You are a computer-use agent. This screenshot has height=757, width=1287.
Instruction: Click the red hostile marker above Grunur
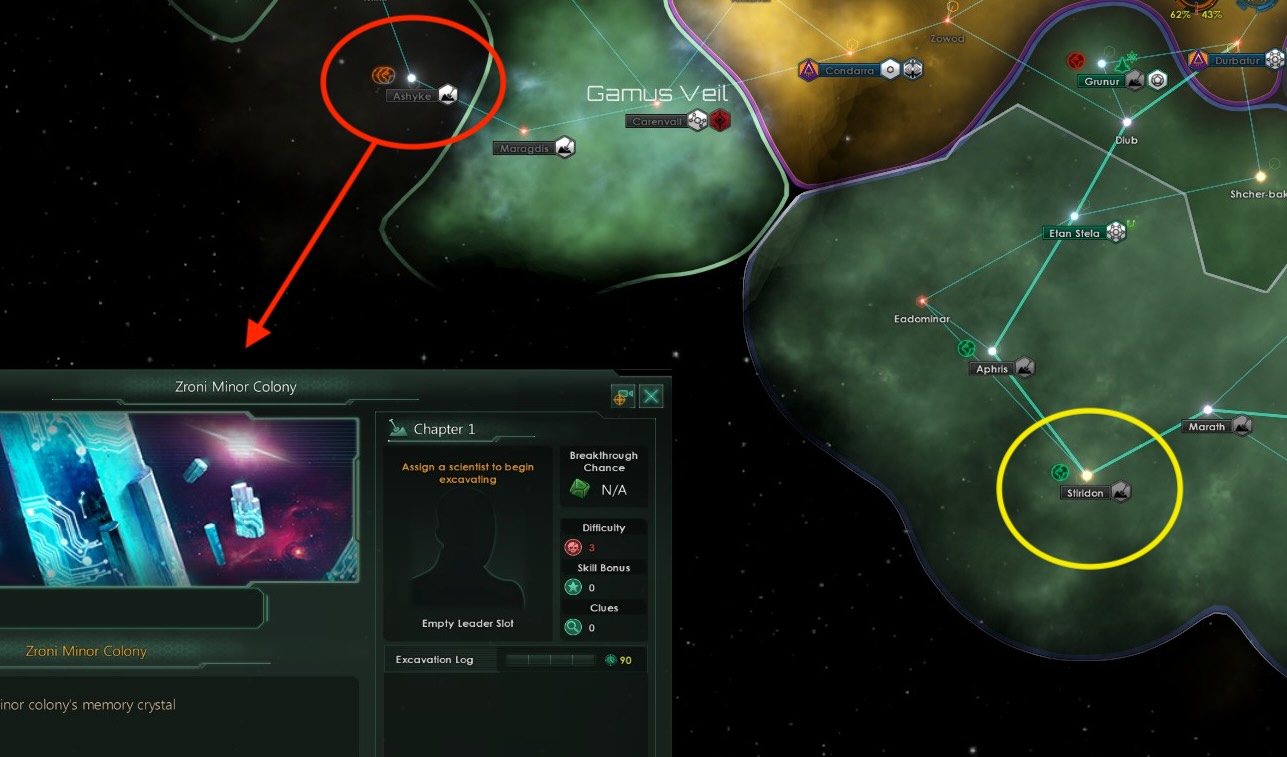(1076, 61)
